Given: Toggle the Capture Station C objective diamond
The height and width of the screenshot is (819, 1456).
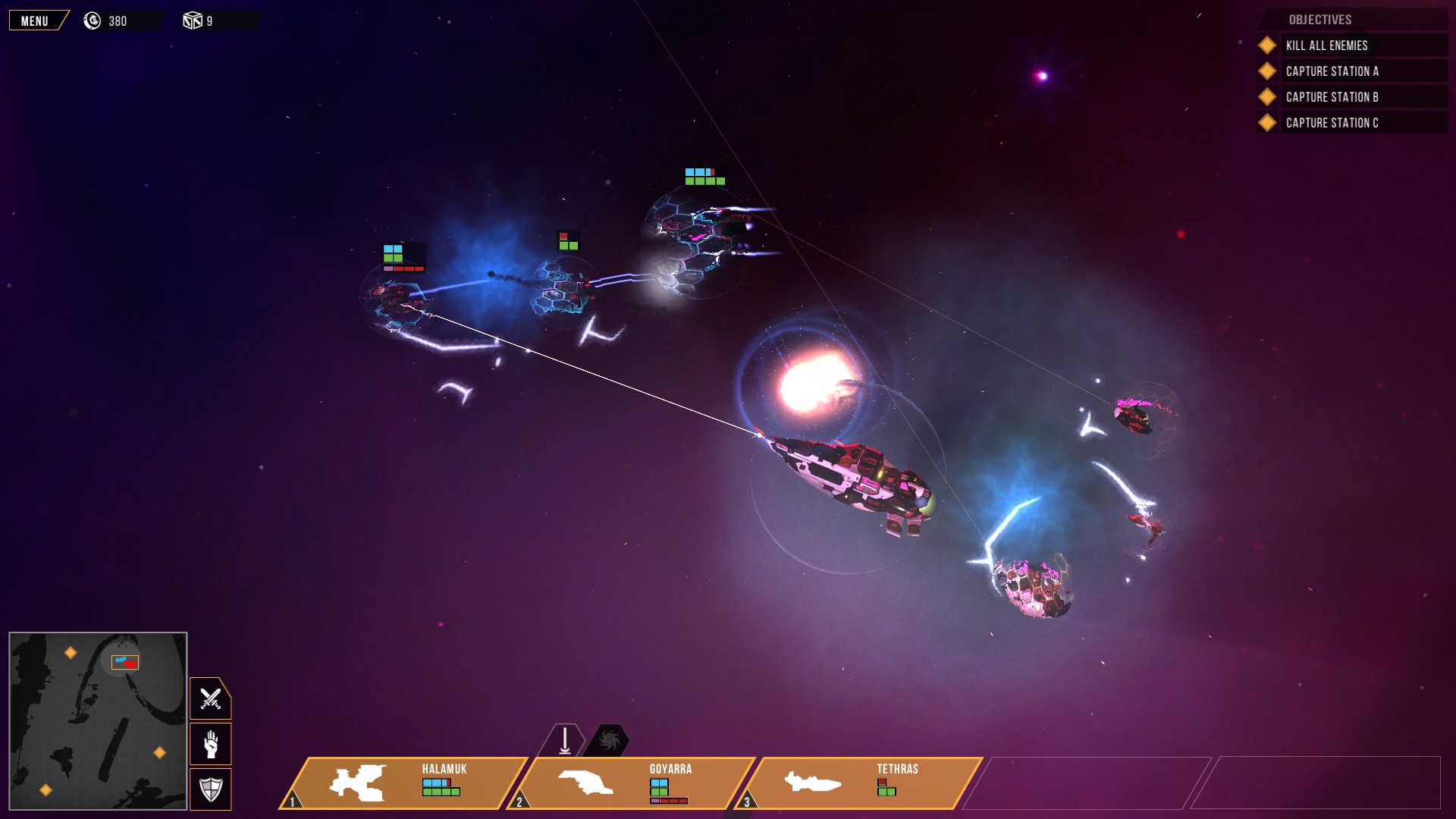Looking at the screenshot, I should (x=1266, y=122).
